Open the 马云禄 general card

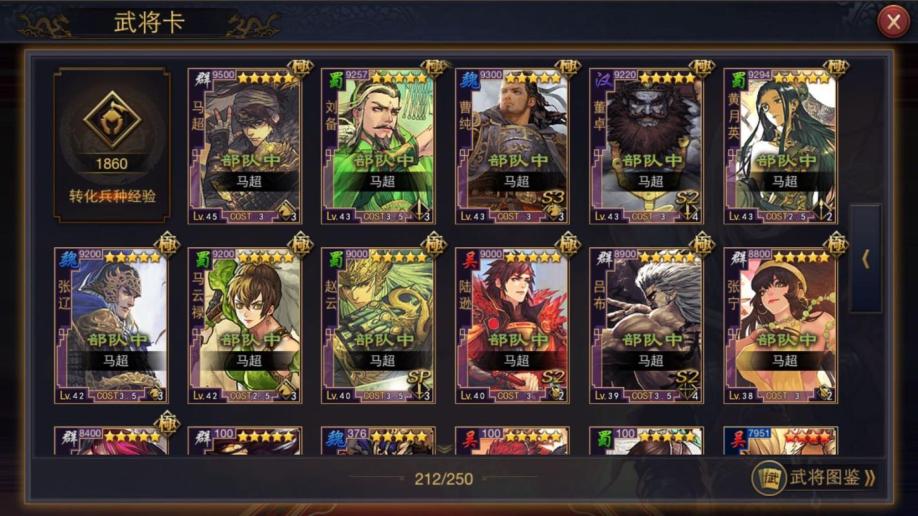pyautogui.click(x=245, y=325)
